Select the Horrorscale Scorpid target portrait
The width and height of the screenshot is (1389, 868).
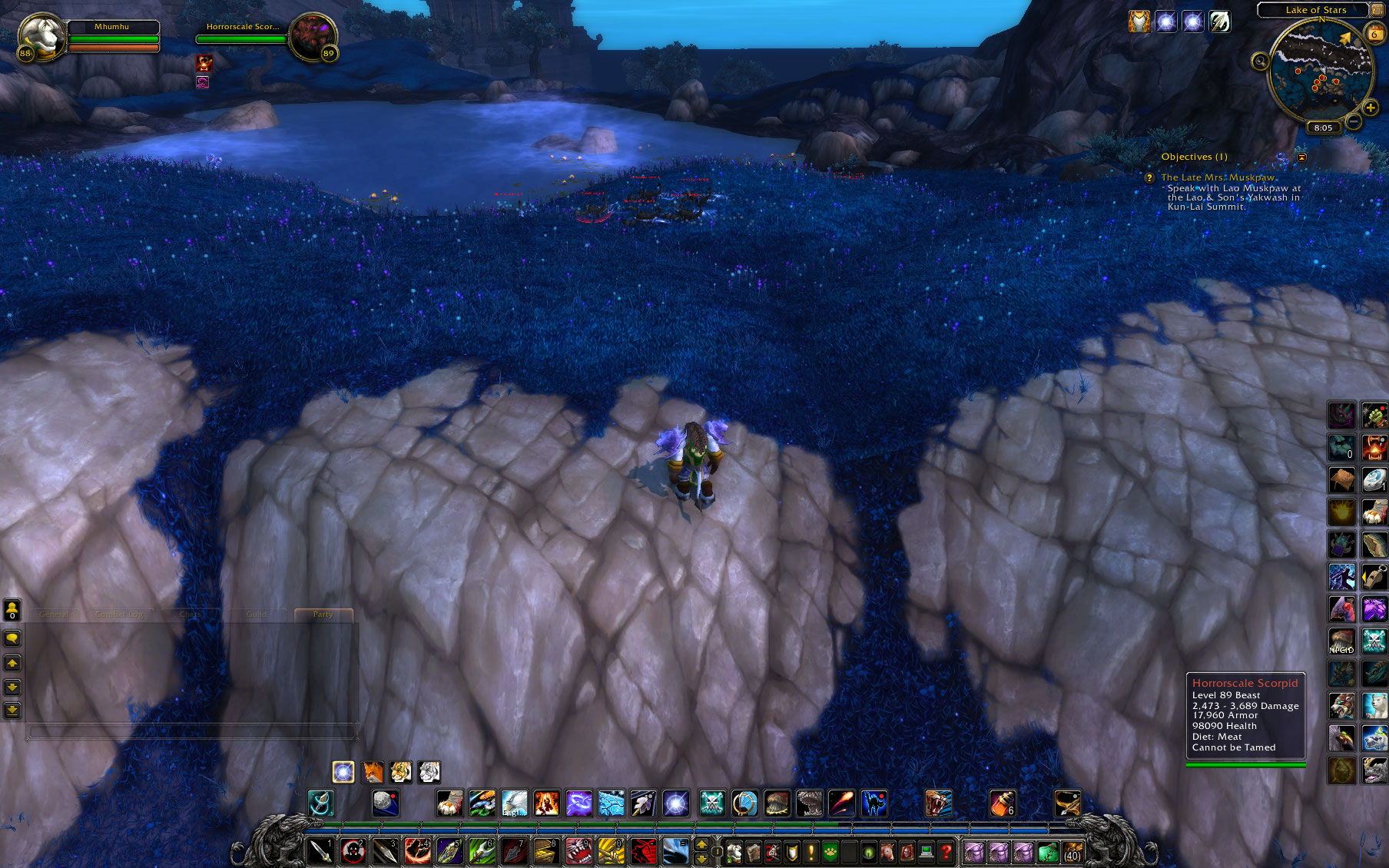tap(313, 36)
